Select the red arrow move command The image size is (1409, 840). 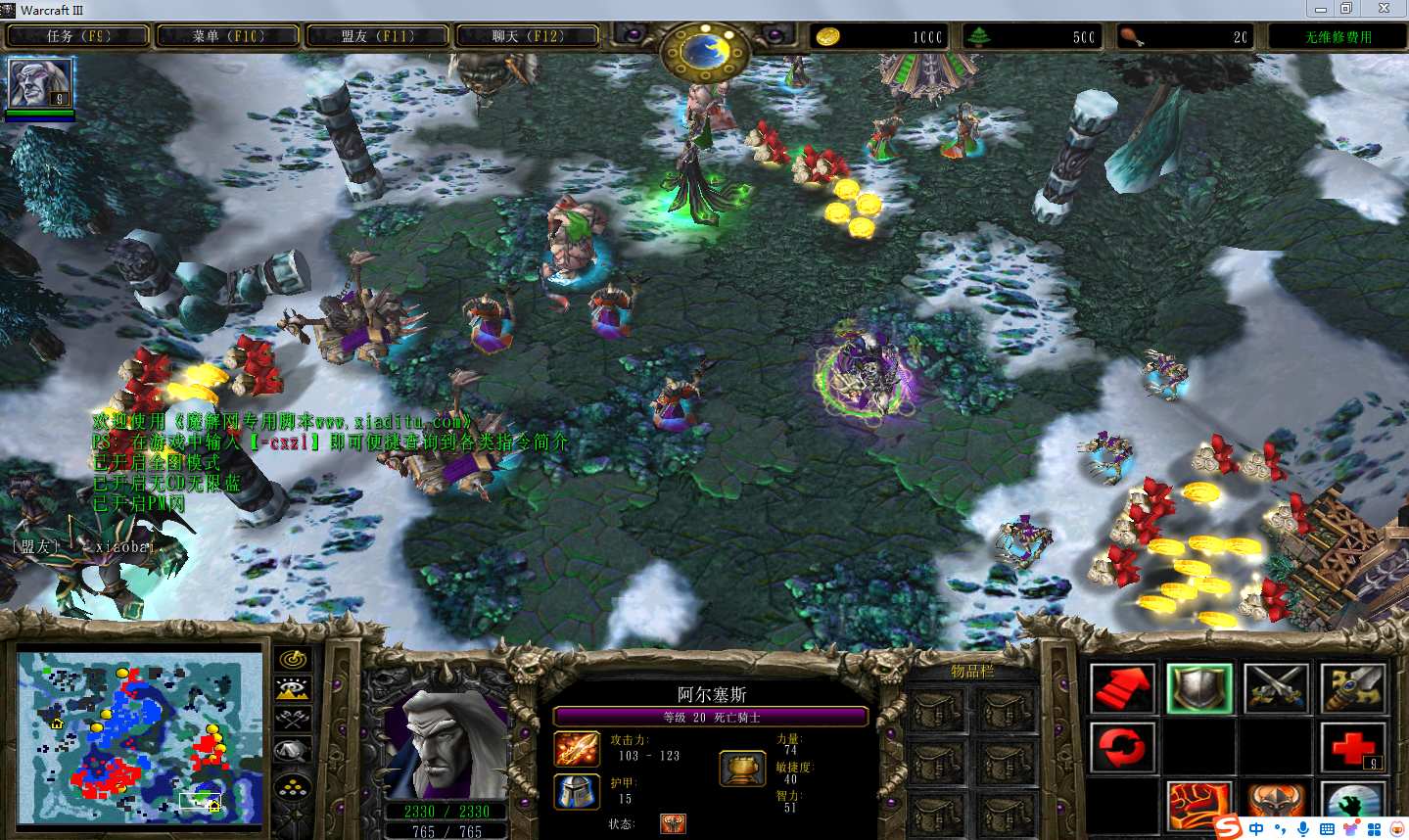coord(1122,687)
